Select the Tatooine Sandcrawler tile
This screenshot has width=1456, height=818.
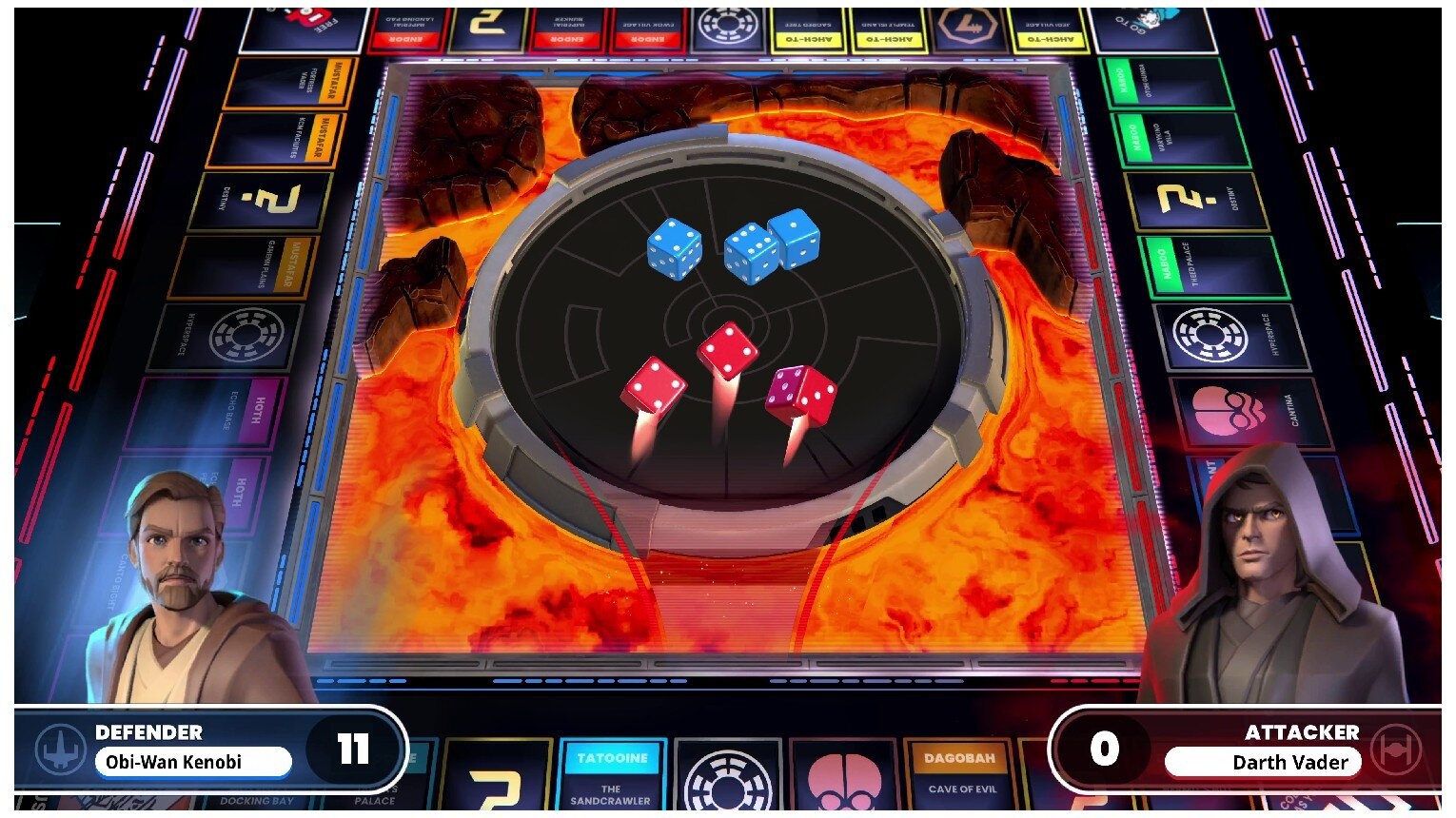(614, 775)
